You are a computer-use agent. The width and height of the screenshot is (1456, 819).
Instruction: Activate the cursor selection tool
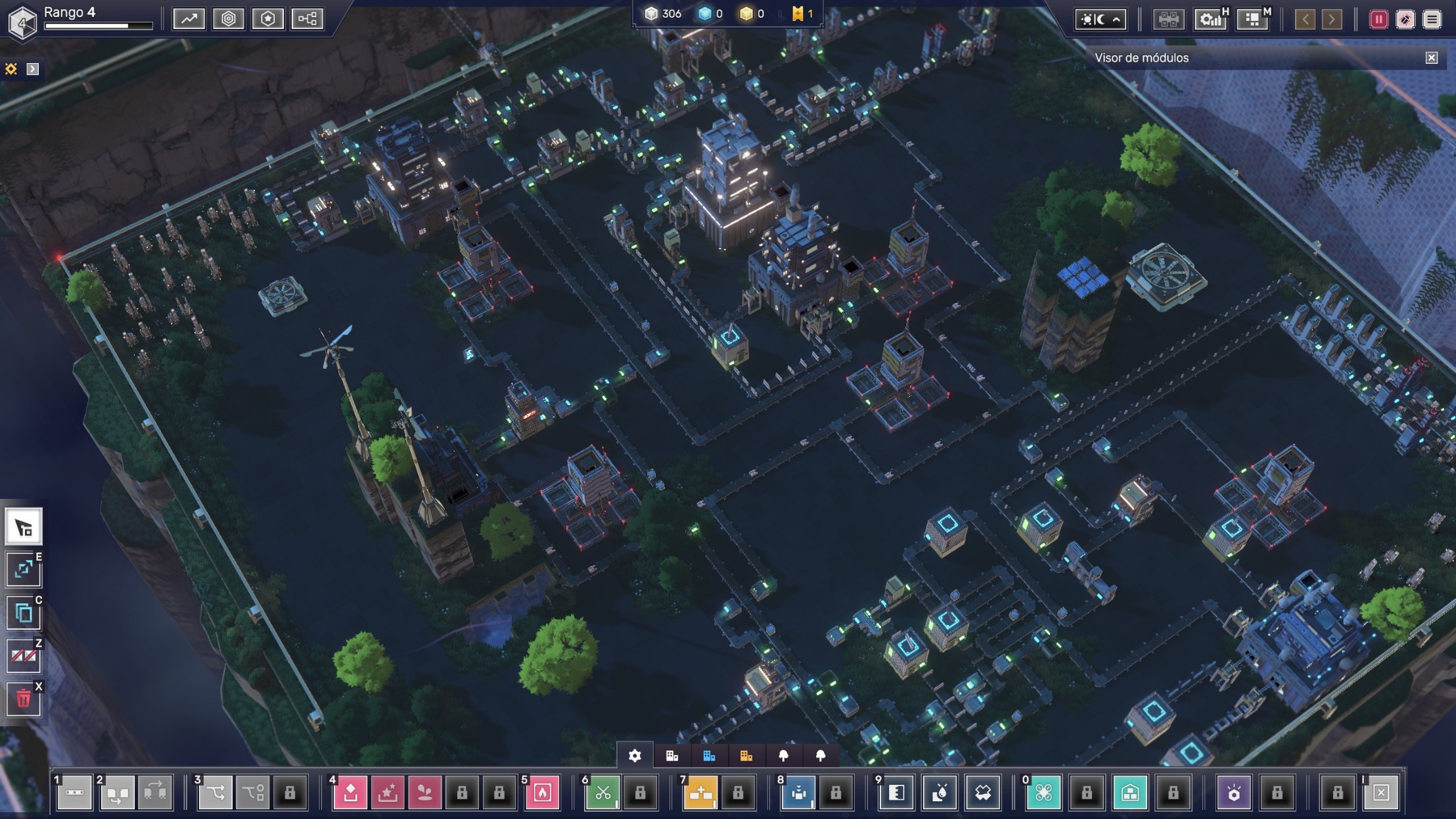pyautogui.click(x=24, y=526)
